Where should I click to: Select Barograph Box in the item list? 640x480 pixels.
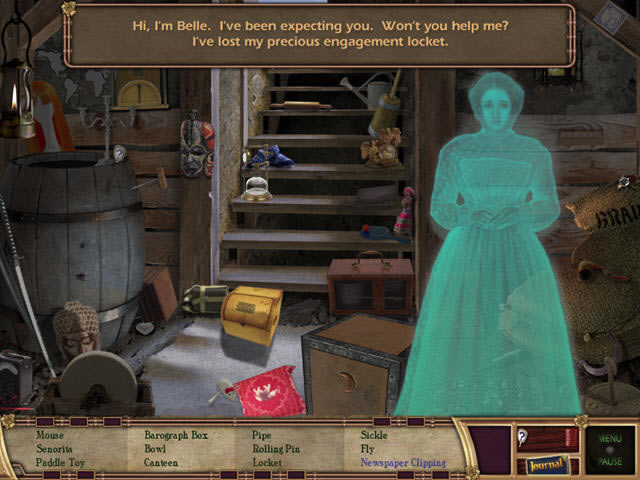[x=176, y=435]
